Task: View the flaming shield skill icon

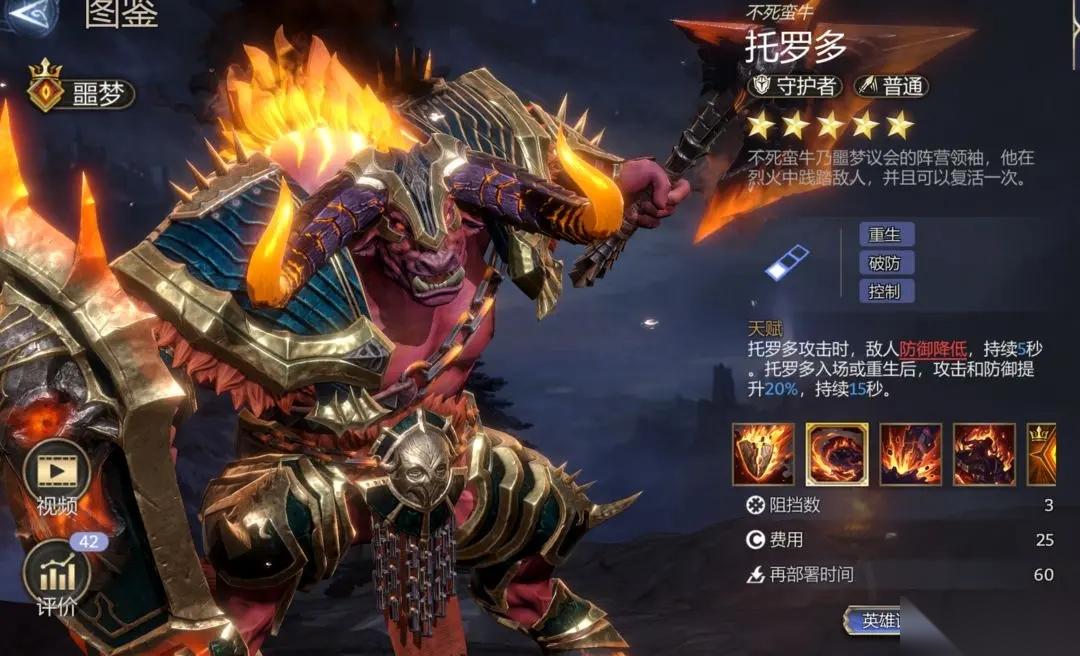Action: coord(763,454)
